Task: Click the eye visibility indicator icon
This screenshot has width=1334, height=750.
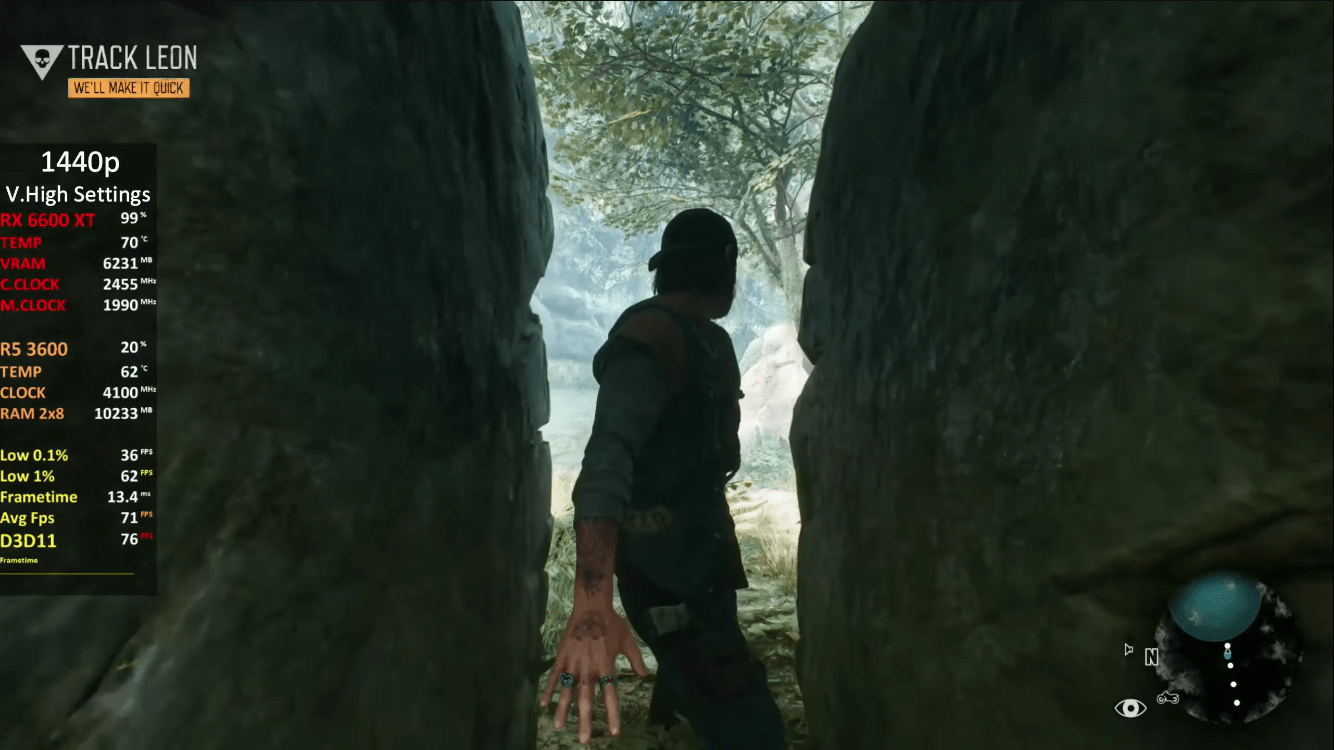Action: (x=1130, y=708)
